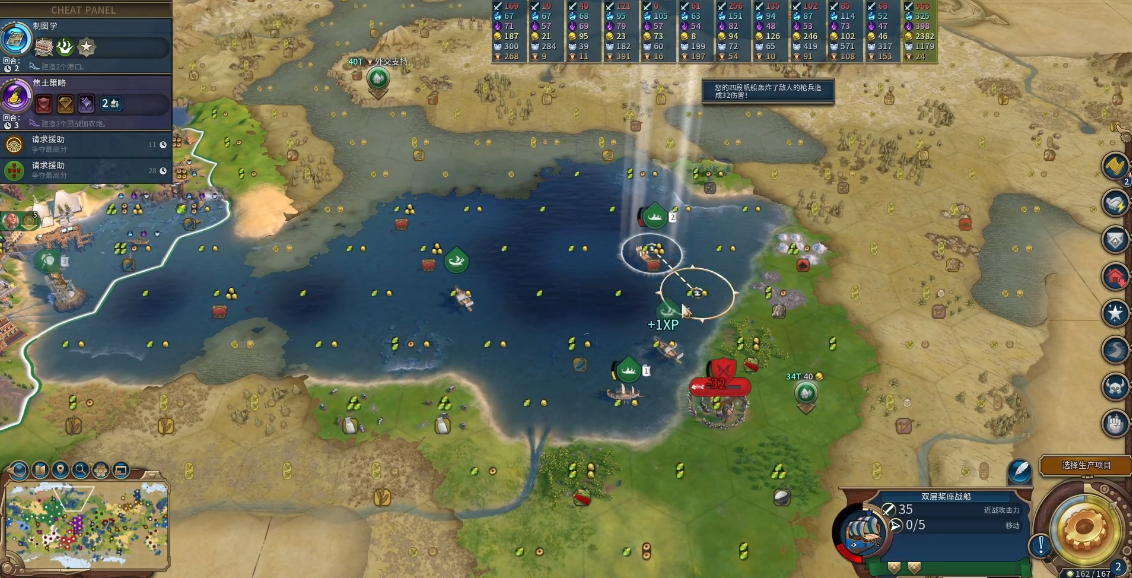The height and width of the screenshot is (578, 1132).
Task: Click the CHEAT PANEL header
Action: [84, 10]
